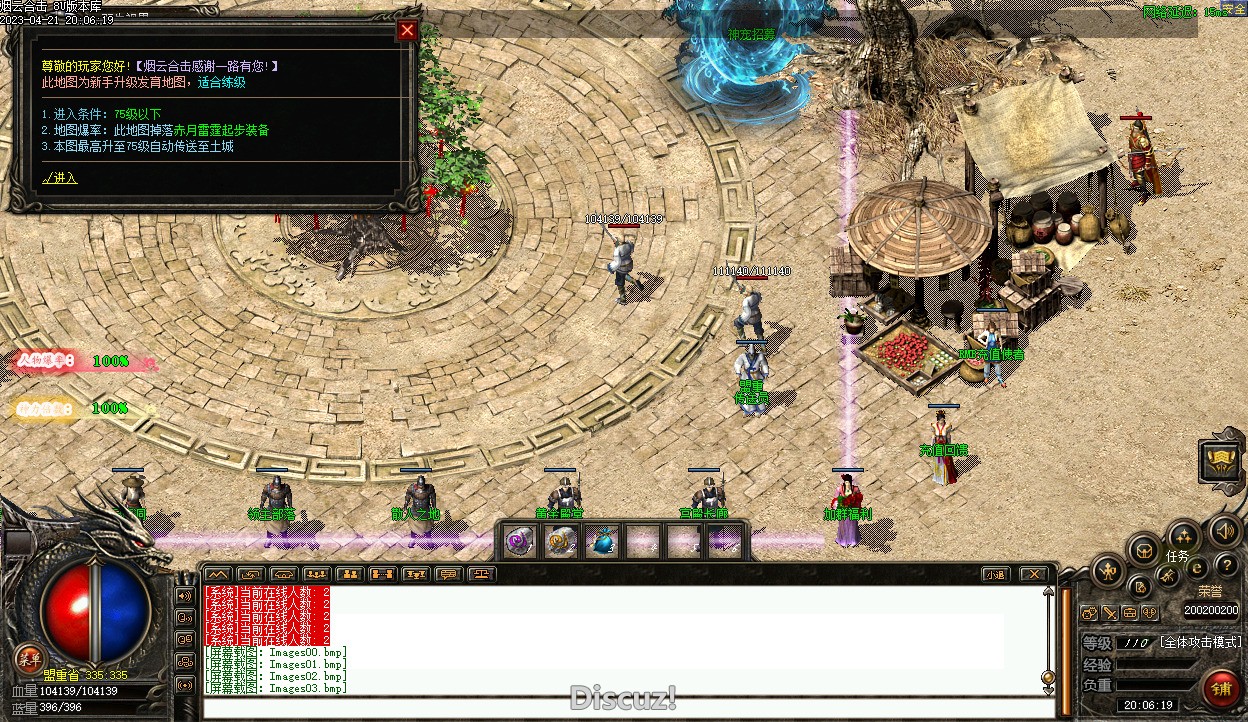Image resolution: width=1248 pixels, height=722 pixels.
Task: Click the 小退 logout button
Action: pos(994,574)
